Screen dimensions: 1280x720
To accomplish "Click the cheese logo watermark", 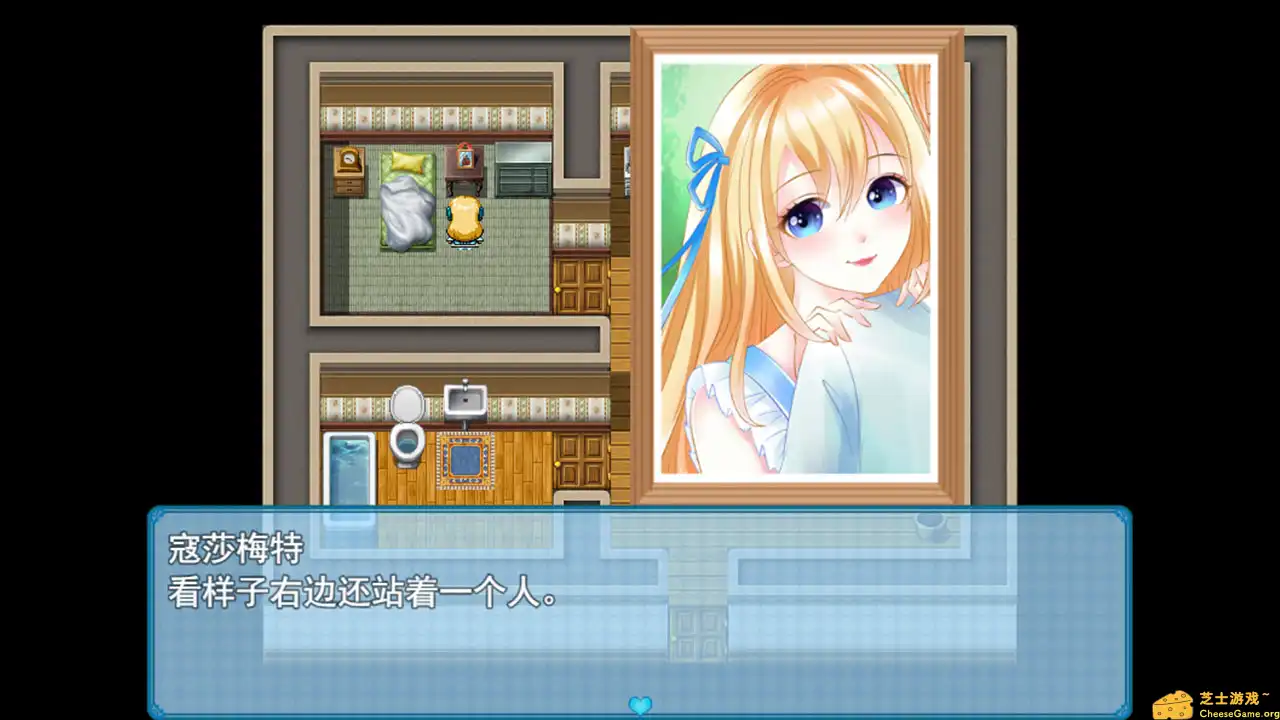I will tap(1174, 705).
